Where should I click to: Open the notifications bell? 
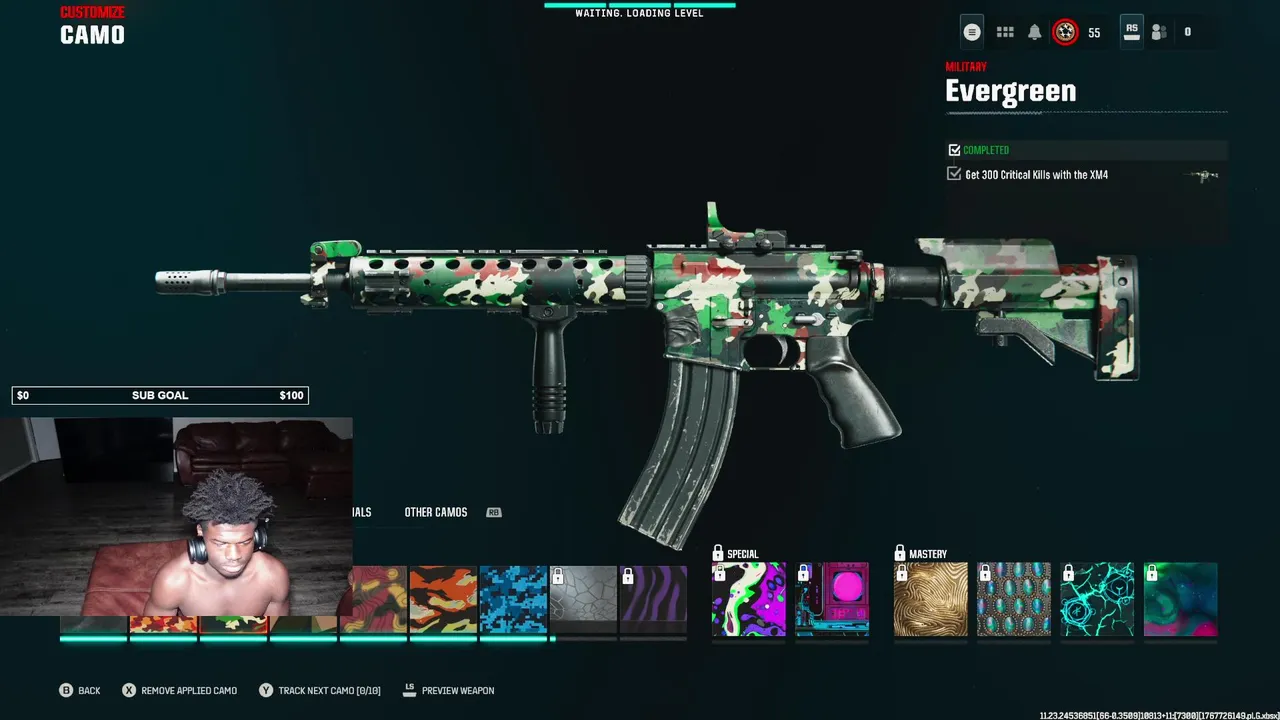pos(1035,32)
